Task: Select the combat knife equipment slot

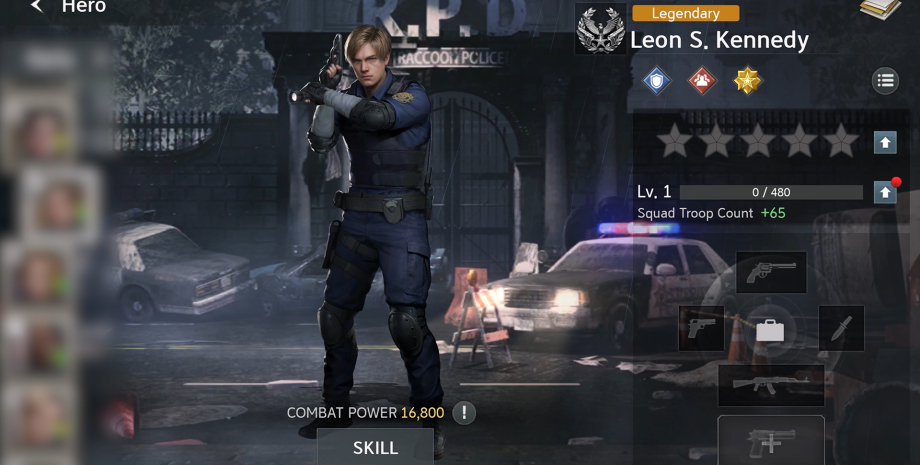Action: pyautogui.click(x=841, y=328)
